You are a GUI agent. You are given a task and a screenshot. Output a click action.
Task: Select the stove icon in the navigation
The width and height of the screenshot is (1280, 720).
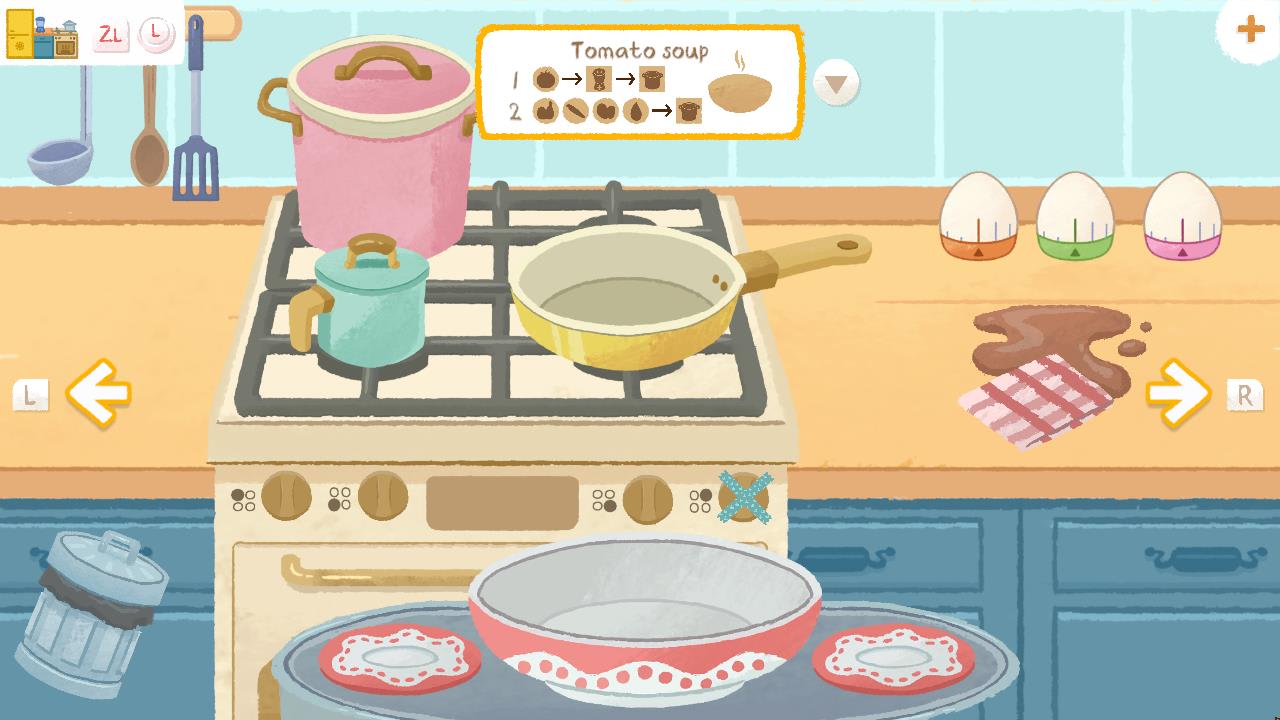[x=65, y=42]
